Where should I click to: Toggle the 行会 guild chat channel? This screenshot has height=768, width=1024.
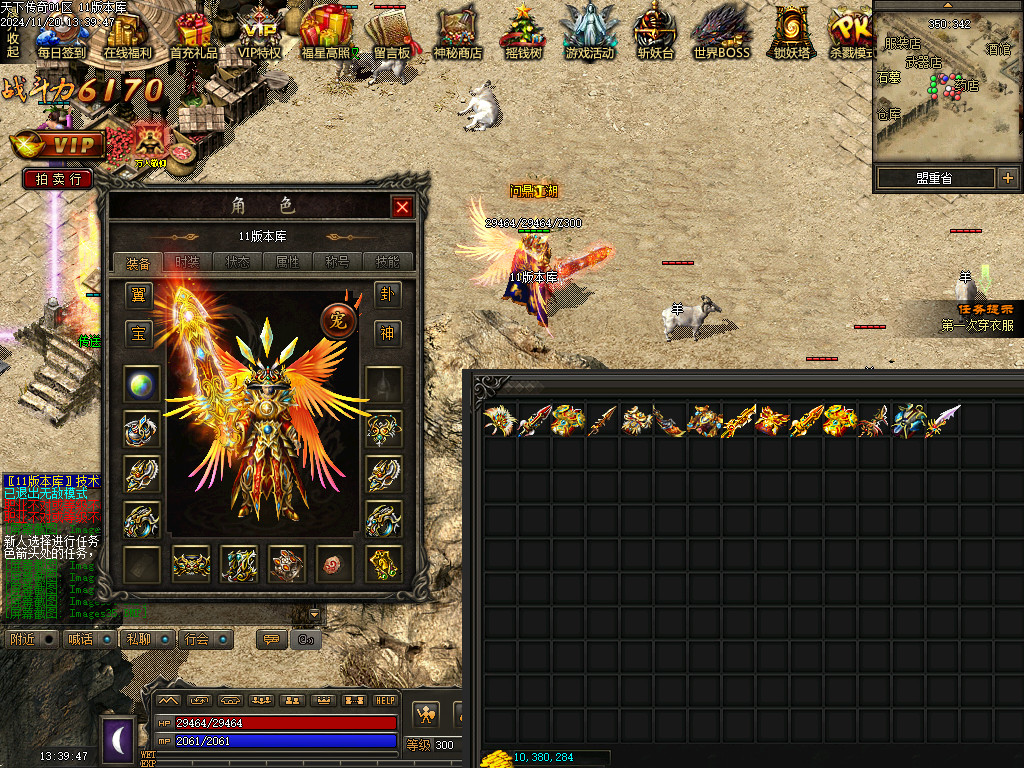point(197,639)
